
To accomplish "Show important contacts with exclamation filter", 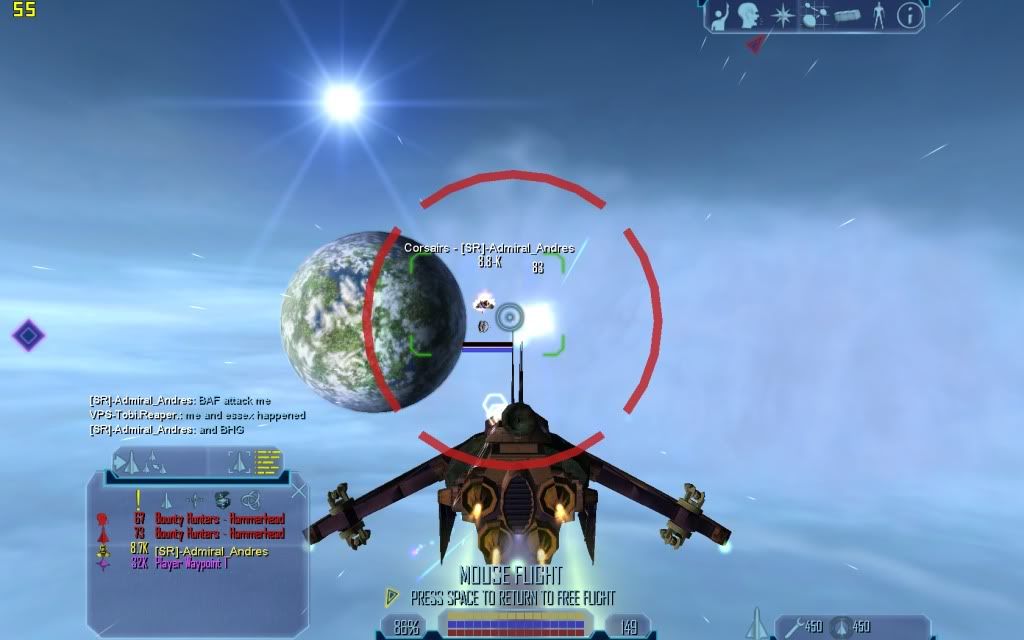I will pos(138,499).
